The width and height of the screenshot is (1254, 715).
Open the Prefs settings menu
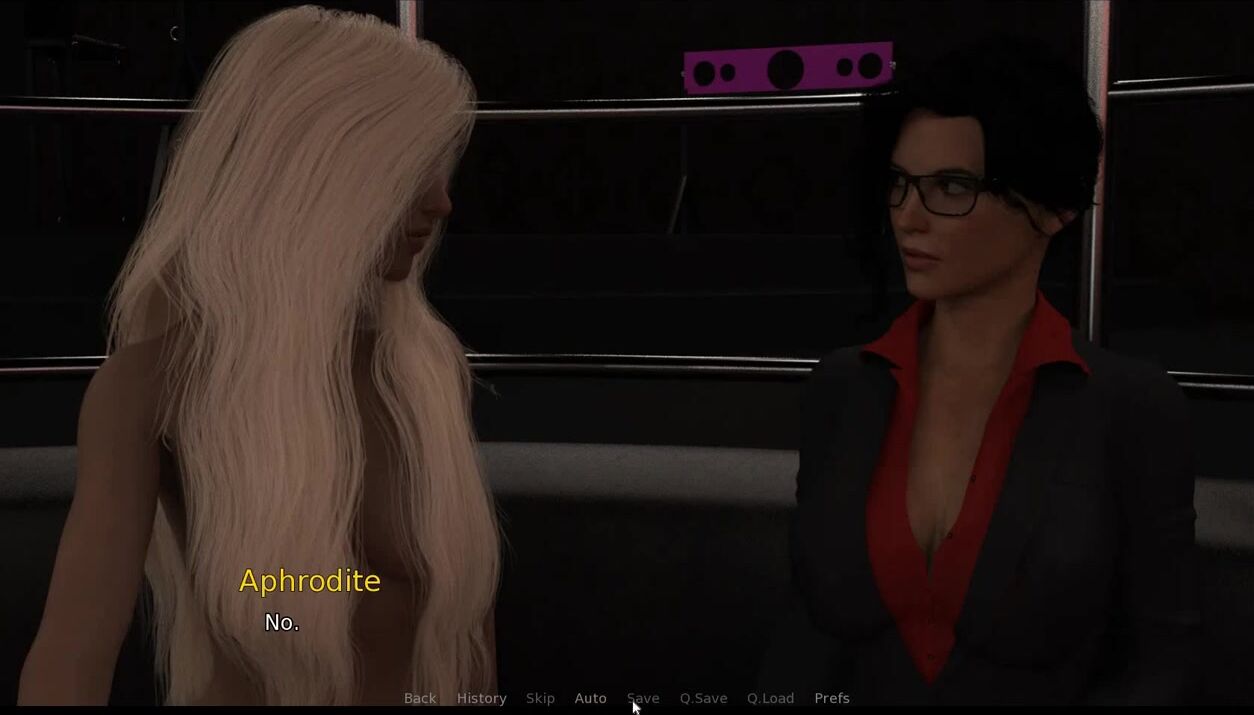pos(831,698)
